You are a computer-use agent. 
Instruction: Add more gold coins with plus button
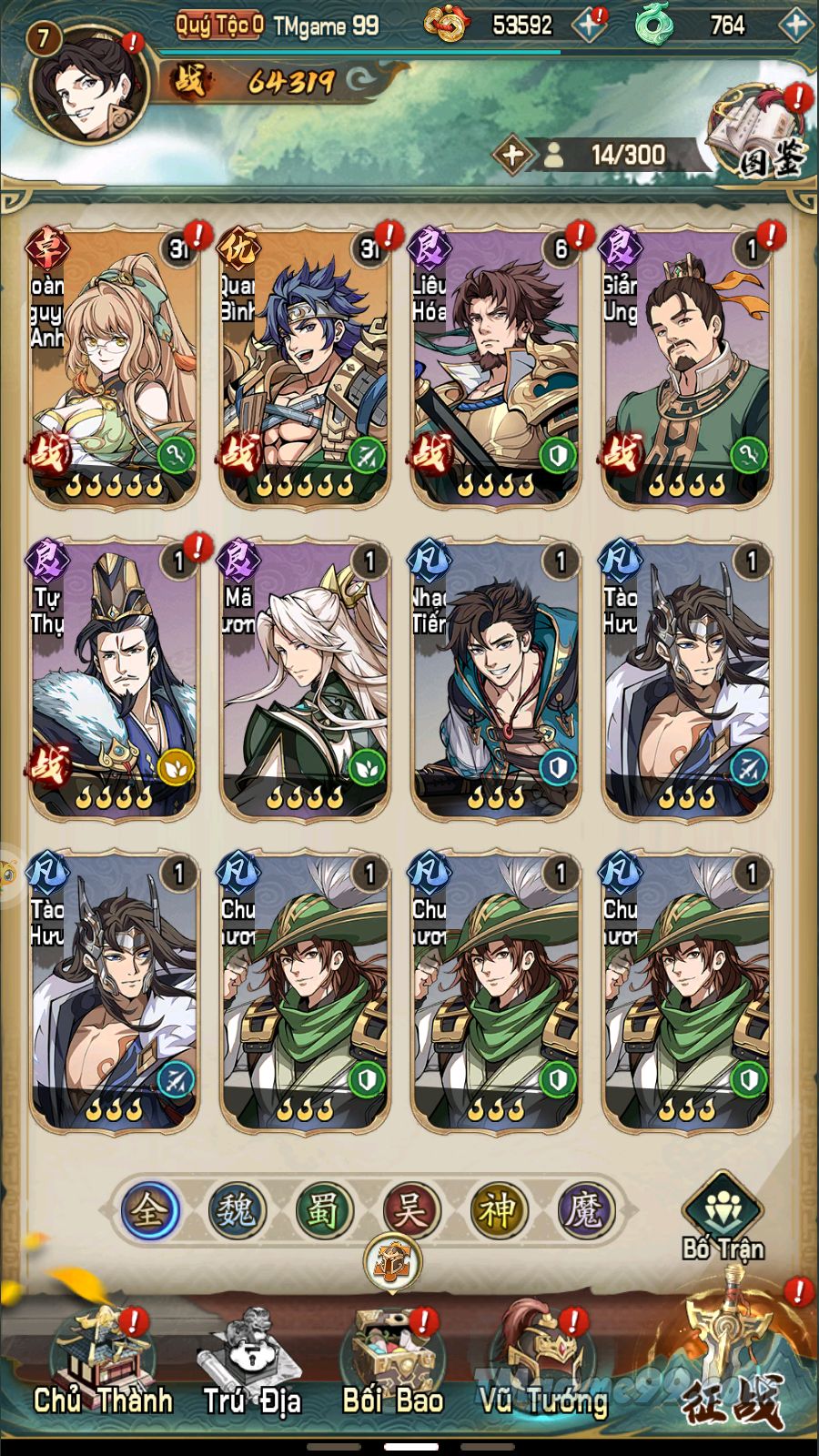click(589, 25)
